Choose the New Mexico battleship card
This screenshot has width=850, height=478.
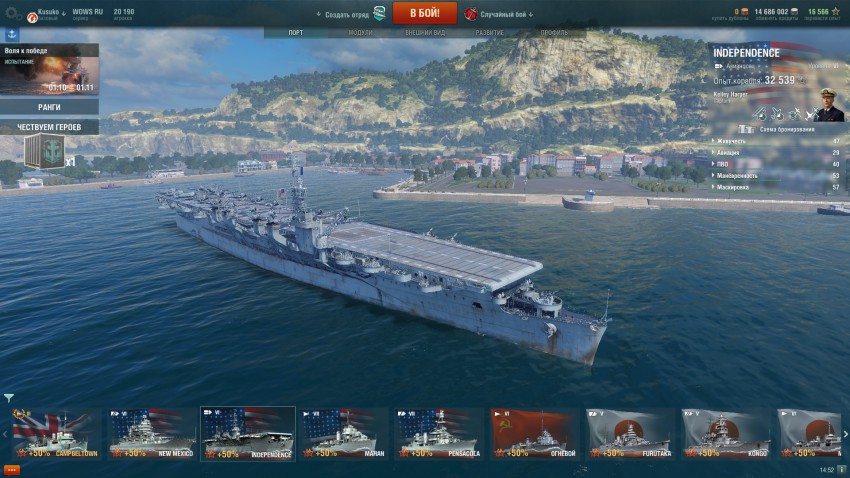point(152,434)
